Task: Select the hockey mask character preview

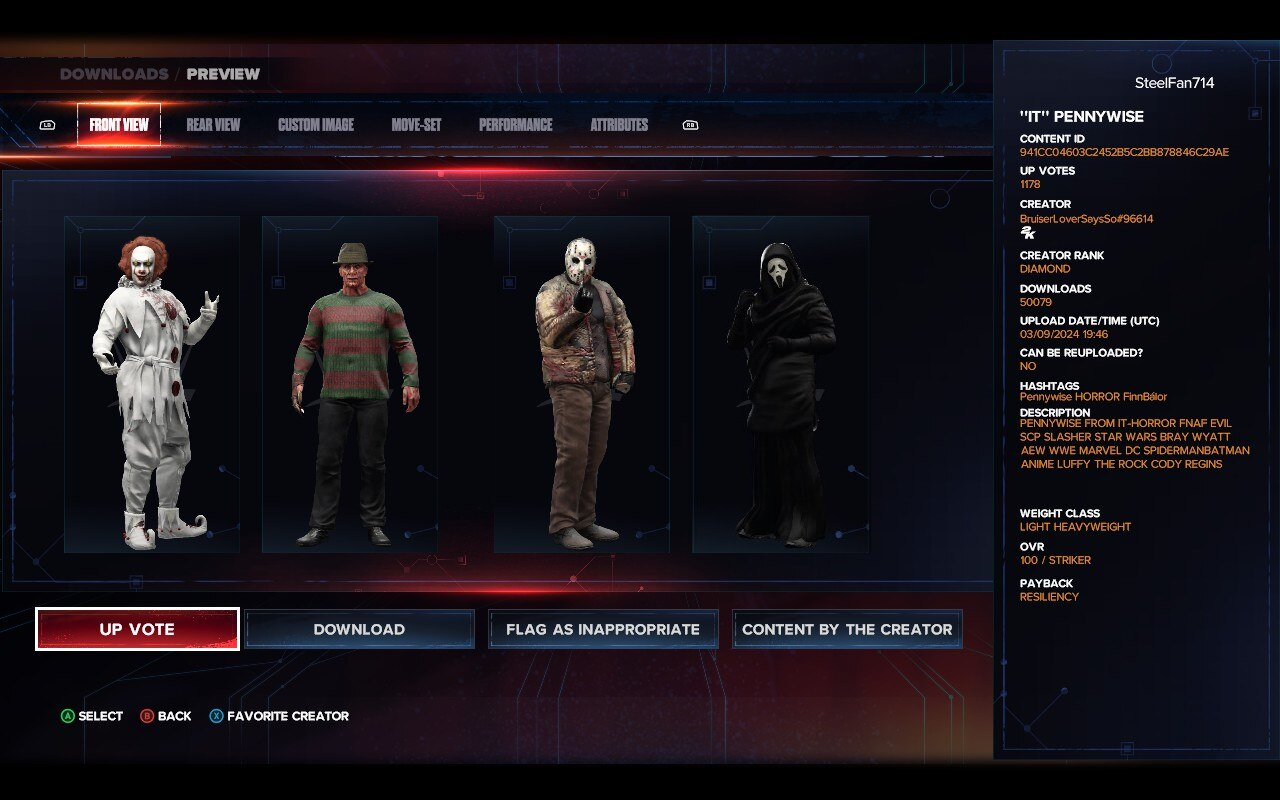Action: [x=581, y=385]
